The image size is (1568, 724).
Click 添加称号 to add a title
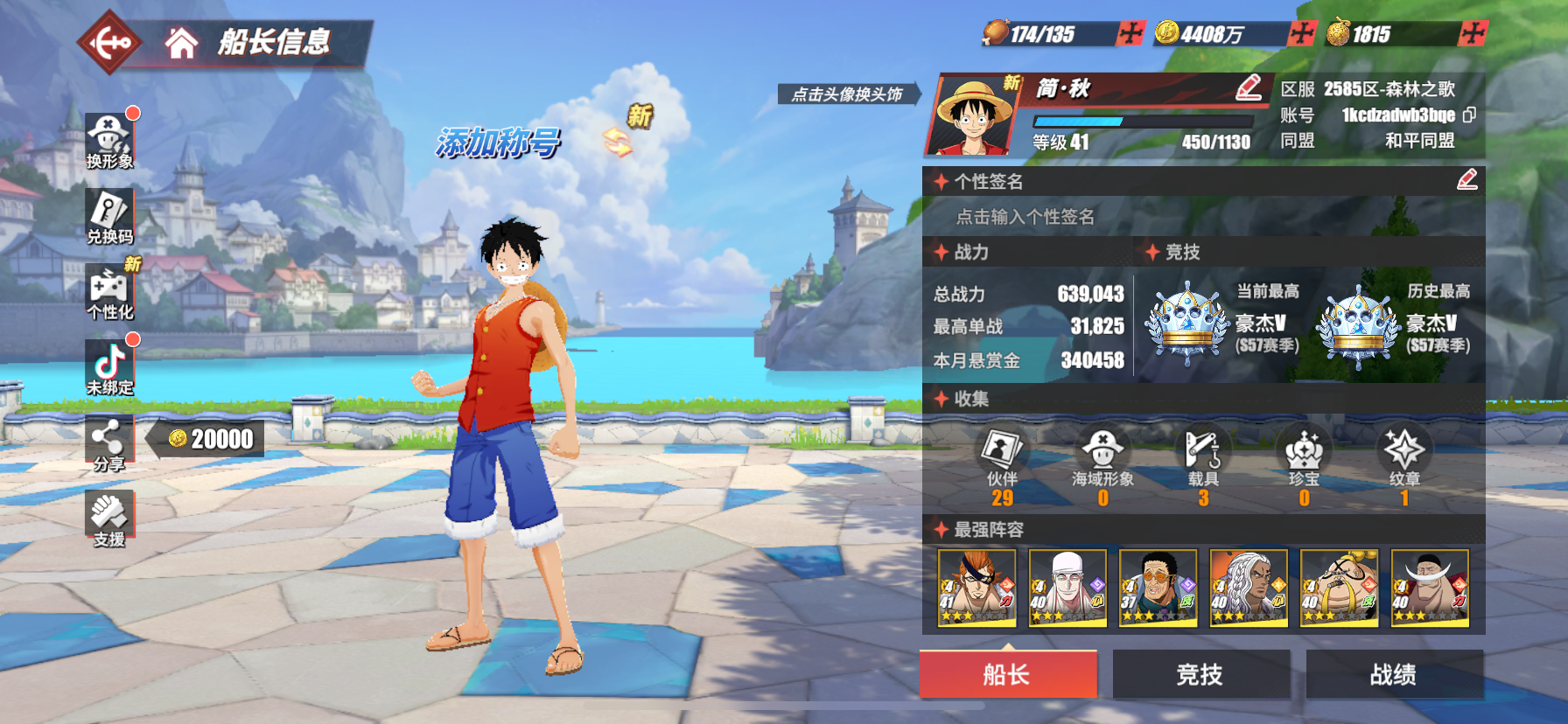pyautogui.click(x=498, y=143)
